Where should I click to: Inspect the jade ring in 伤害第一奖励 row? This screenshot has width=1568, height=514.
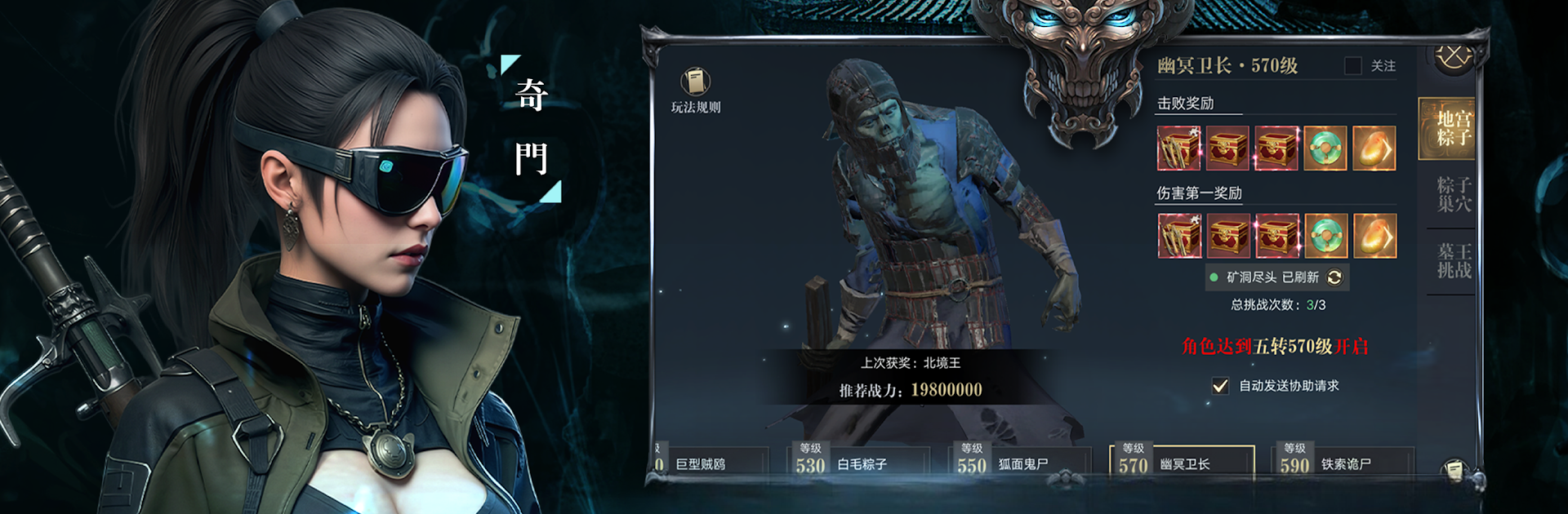[1325, 236]
